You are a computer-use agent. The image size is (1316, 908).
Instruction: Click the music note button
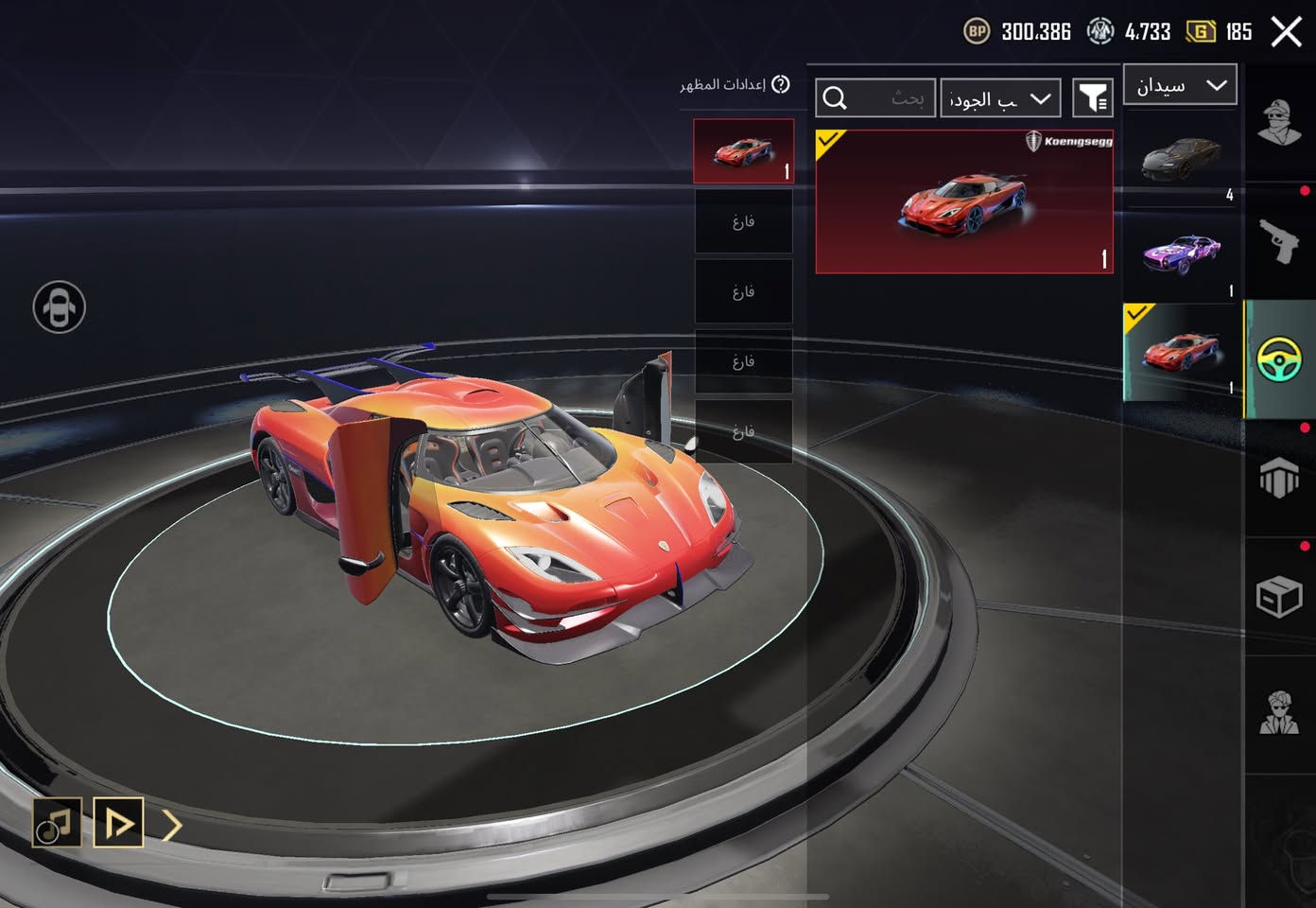click(56, 823)
